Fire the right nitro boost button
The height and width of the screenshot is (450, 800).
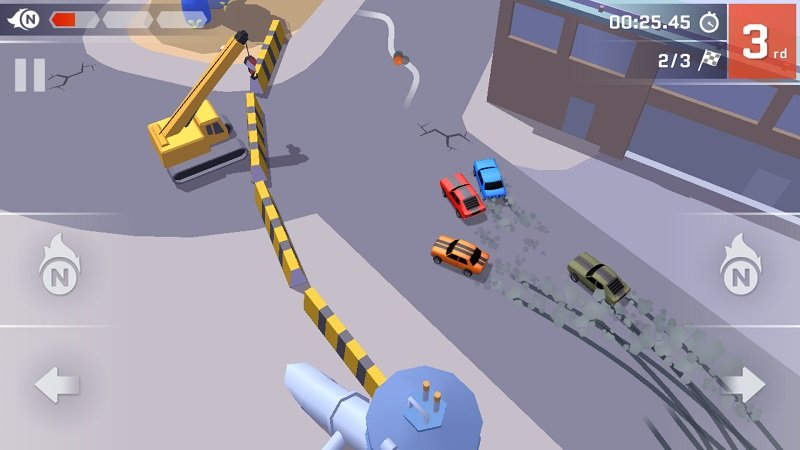click(x=741, y=268)
